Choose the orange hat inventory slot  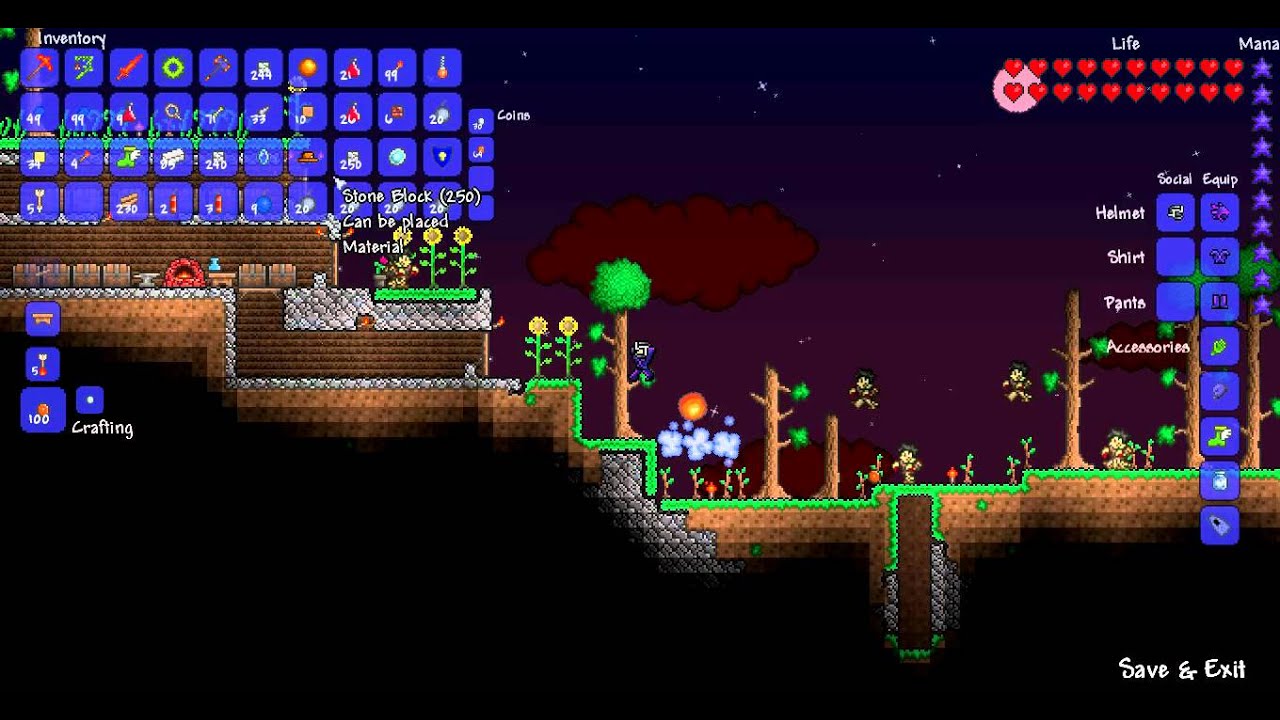point(308,158)
